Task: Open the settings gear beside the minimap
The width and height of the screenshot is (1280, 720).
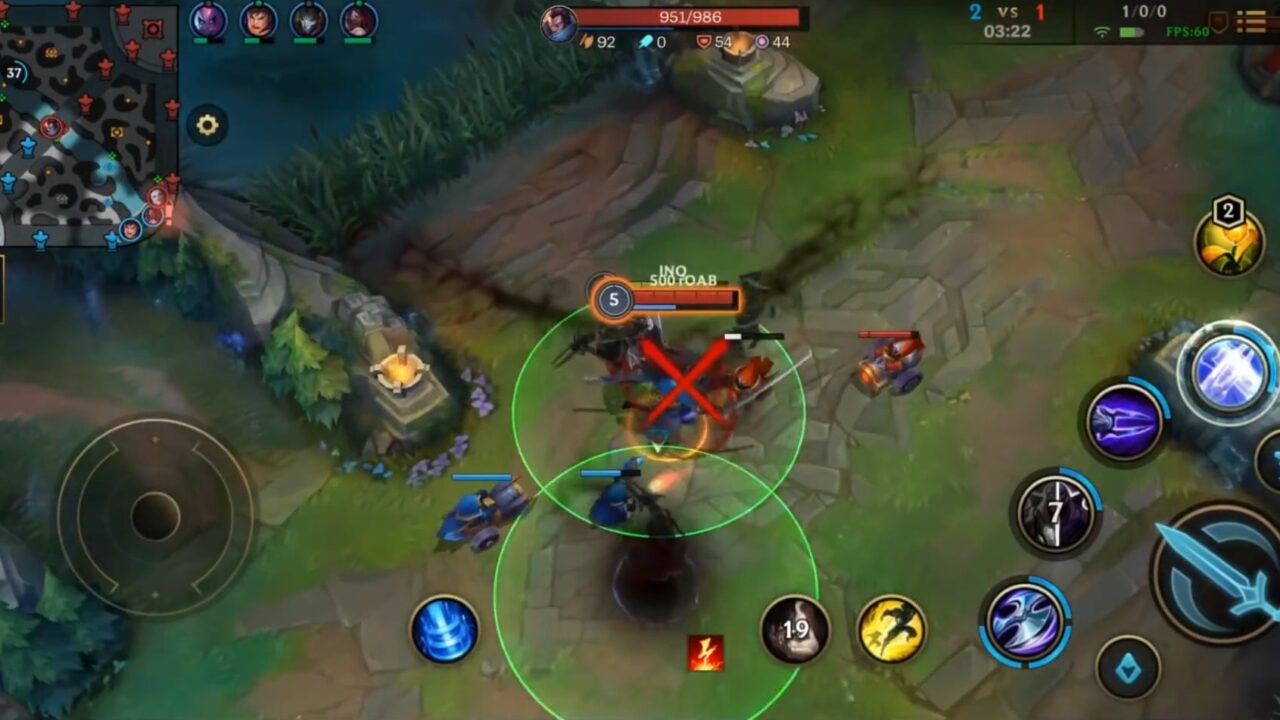Action: (x=207, y=125)
